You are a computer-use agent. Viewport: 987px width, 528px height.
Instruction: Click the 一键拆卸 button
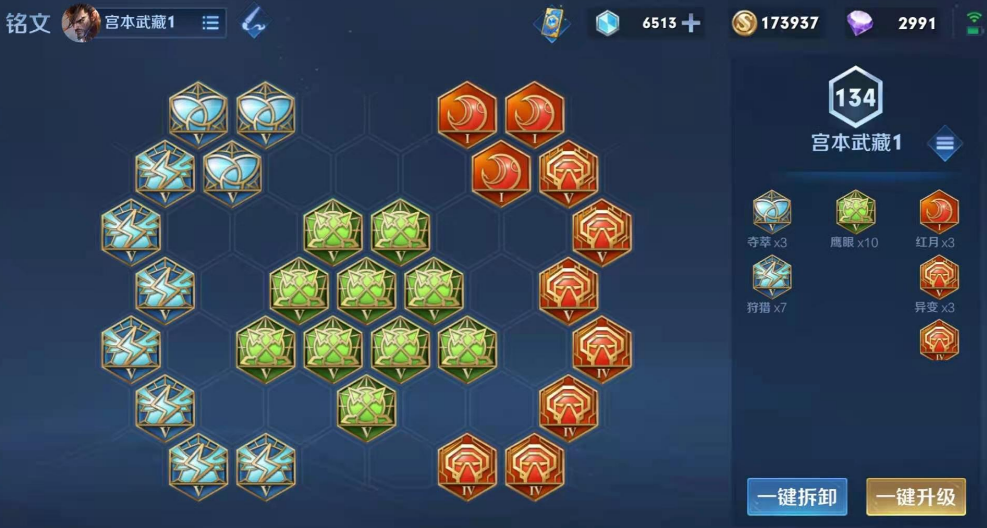(x=797, y=497)
